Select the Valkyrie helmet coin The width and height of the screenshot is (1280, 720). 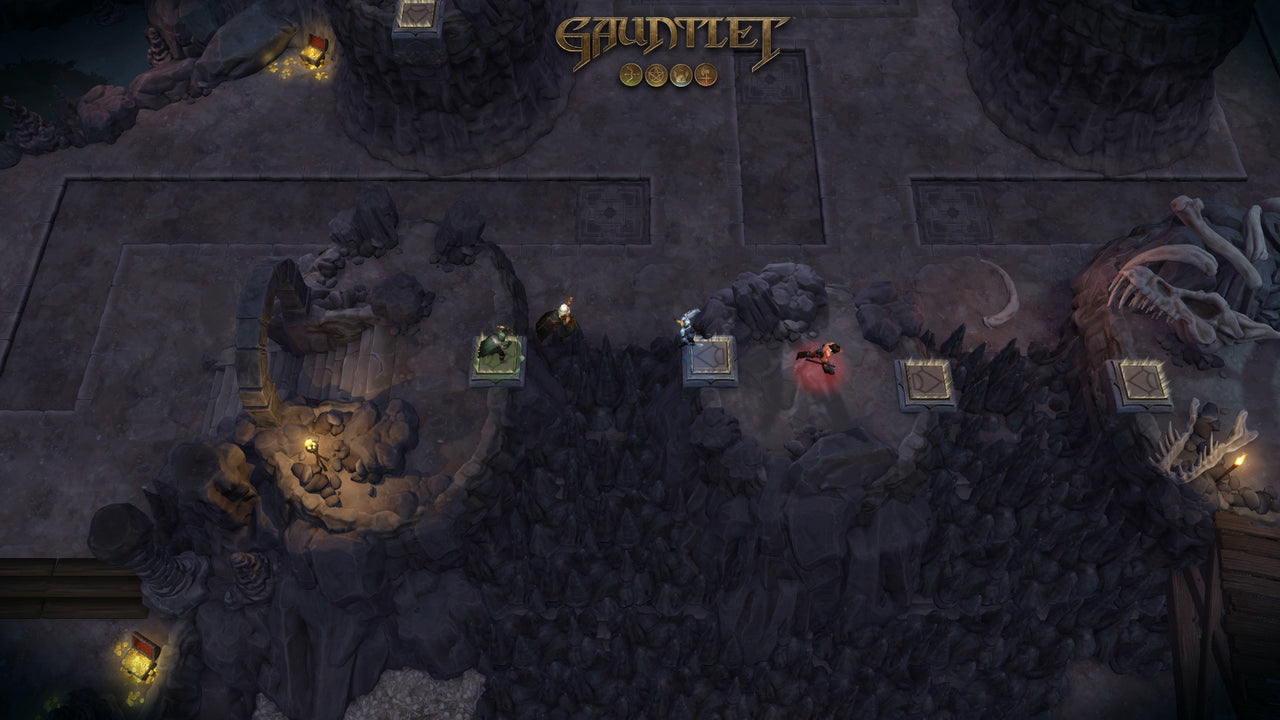pos(680,73)
